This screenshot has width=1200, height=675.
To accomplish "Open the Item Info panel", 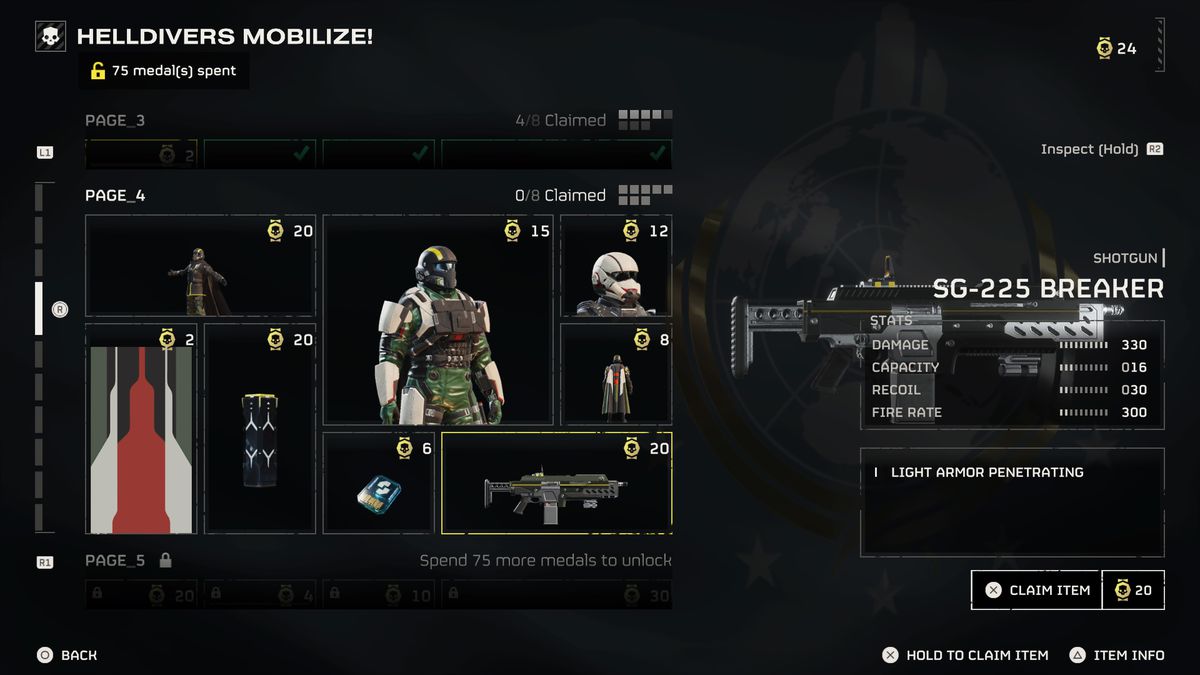I will (x=1117, y=655).
